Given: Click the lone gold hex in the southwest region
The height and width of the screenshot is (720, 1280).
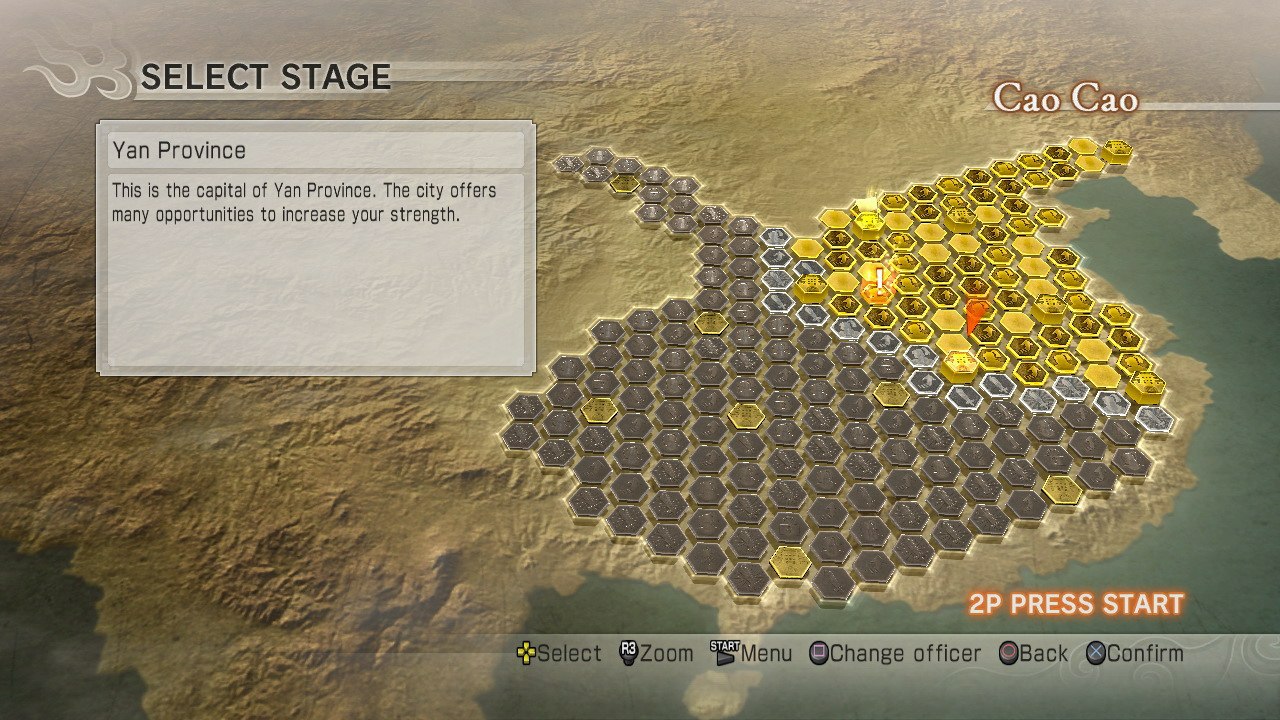Looking at the screenshot, I should point(790,562).
